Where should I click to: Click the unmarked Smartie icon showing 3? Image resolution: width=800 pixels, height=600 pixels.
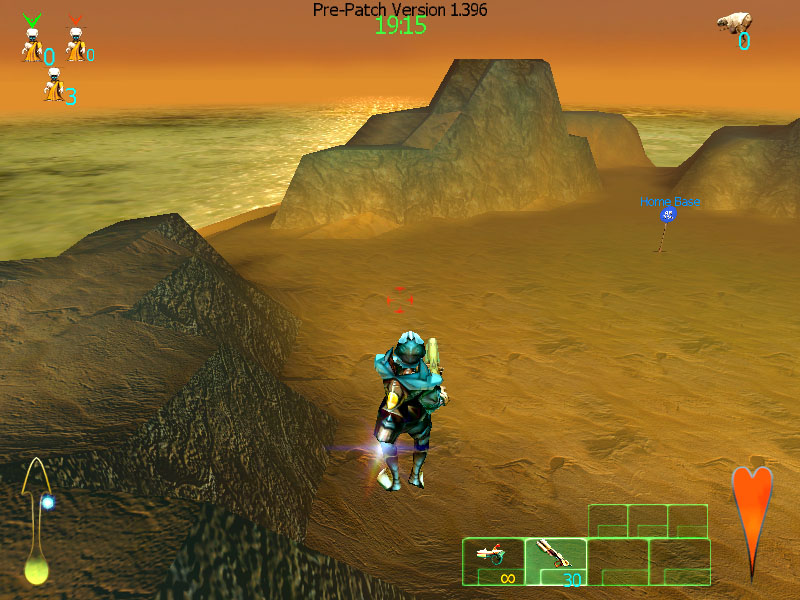[x=53, y=88]
